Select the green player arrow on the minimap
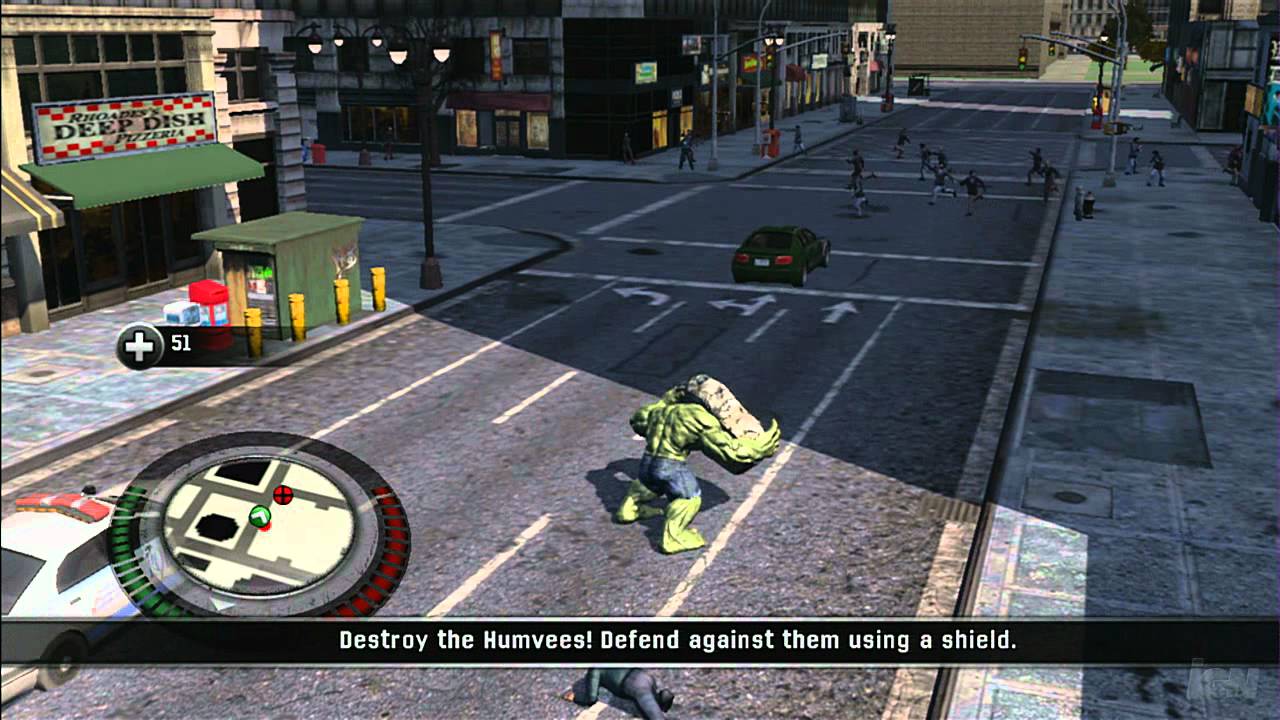 [x=260, y=515]
